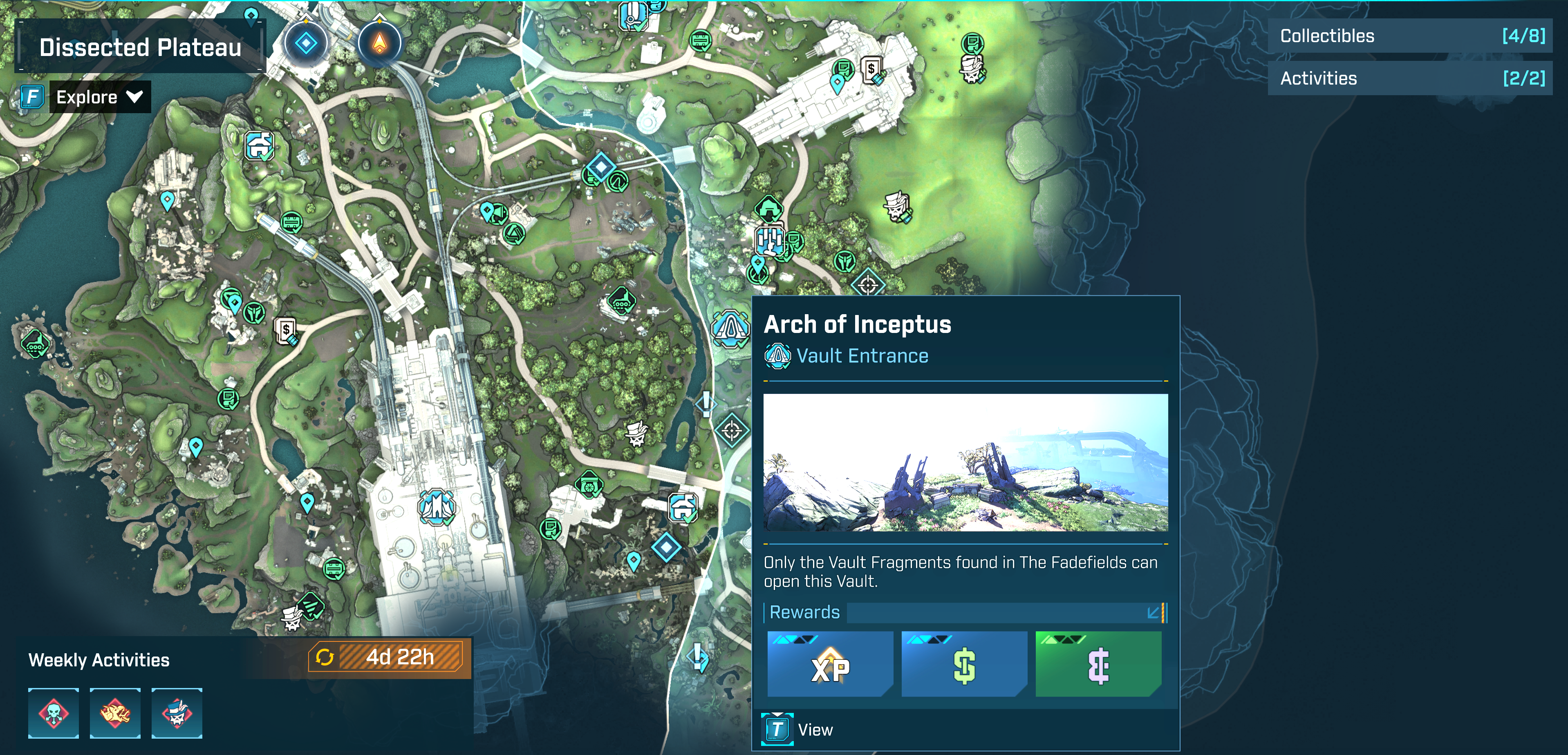Open the teal skull weekly activity
This screenshot has height=755, width=1568.
coord(54,713)
